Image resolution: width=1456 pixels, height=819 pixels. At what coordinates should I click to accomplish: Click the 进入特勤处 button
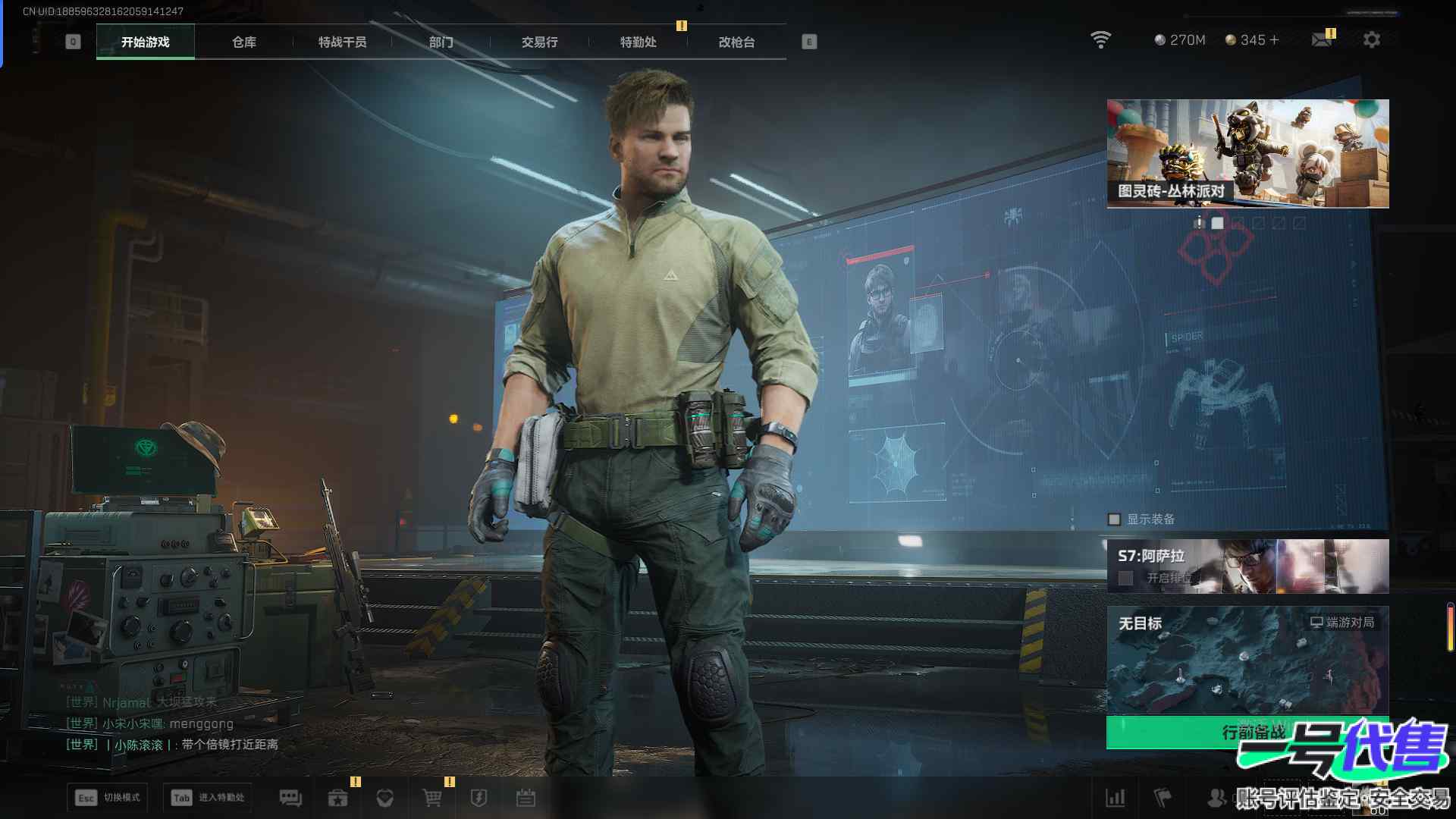pos(208,798)
